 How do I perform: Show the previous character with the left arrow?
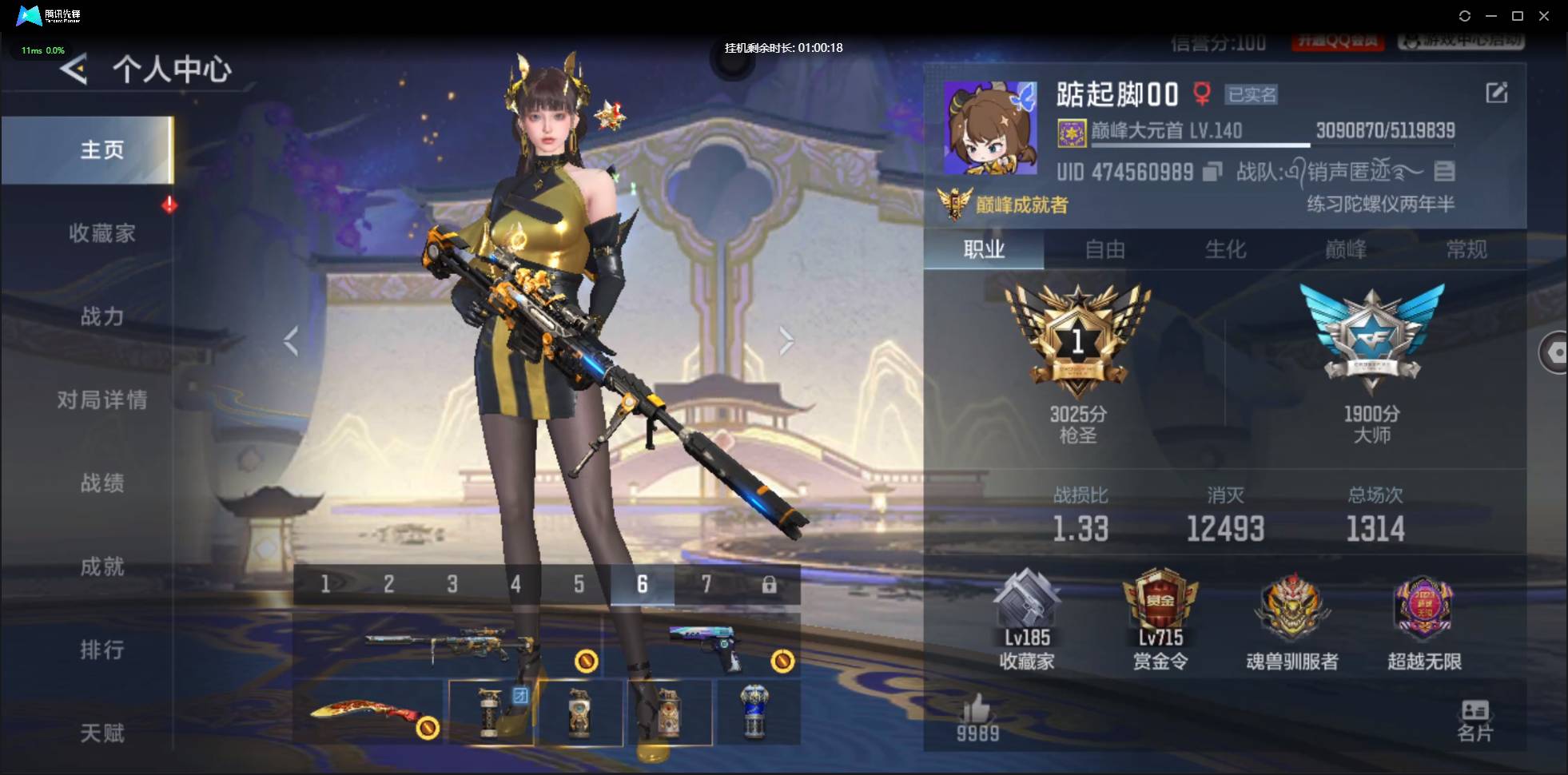290,340
